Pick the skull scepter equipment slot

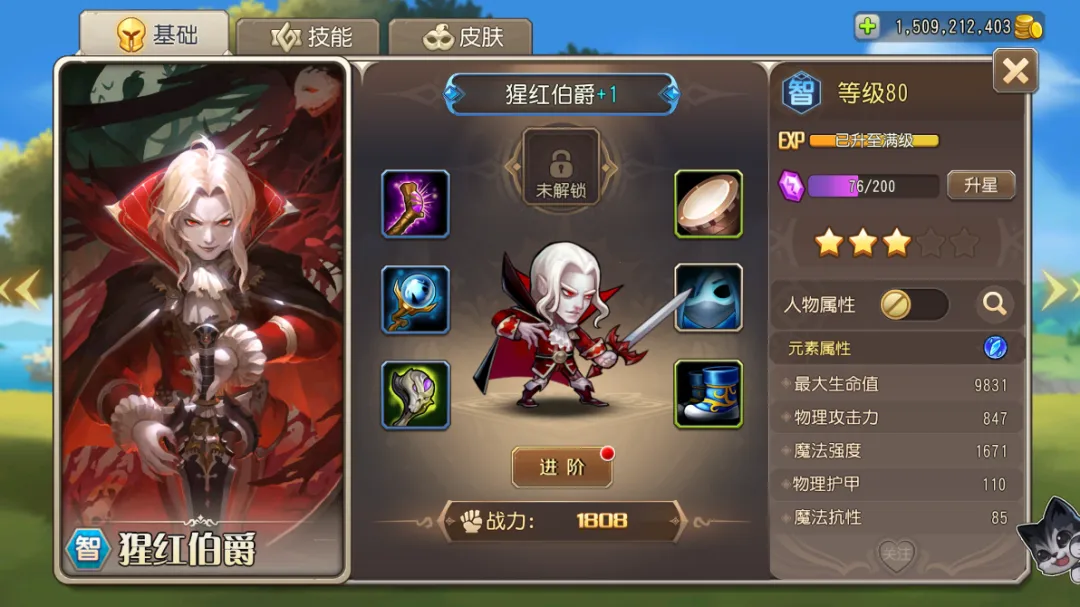tap(415, 394)
